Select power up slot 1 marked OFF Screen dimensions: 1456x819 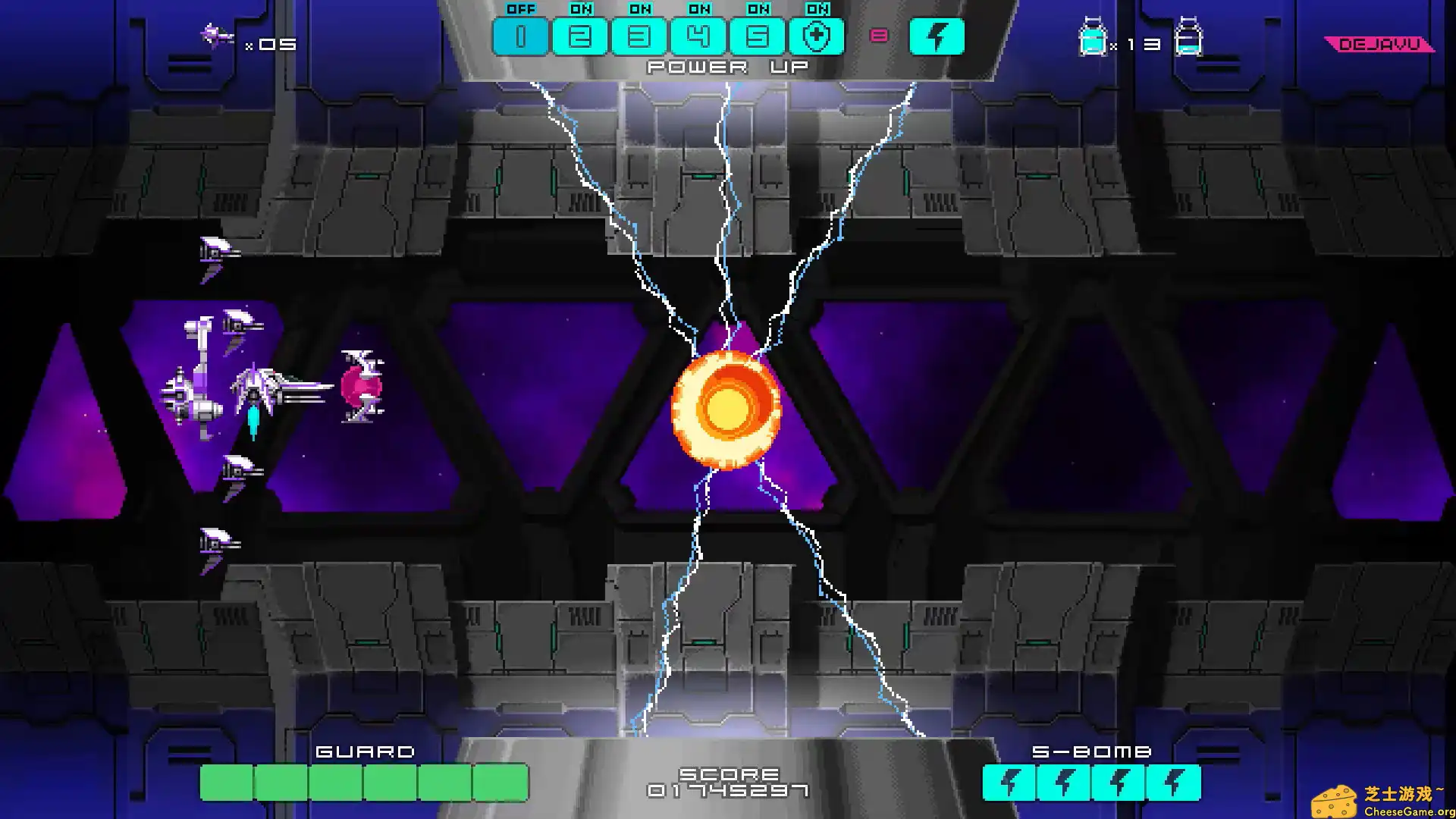tap(520, 36)
